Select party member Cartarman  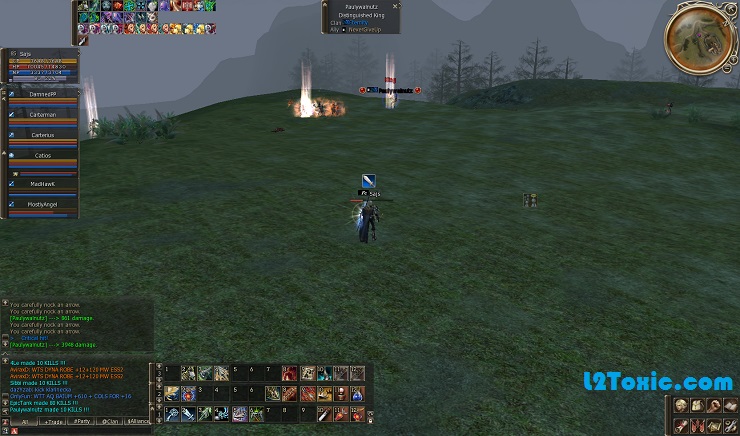click(x=42, y=114)
